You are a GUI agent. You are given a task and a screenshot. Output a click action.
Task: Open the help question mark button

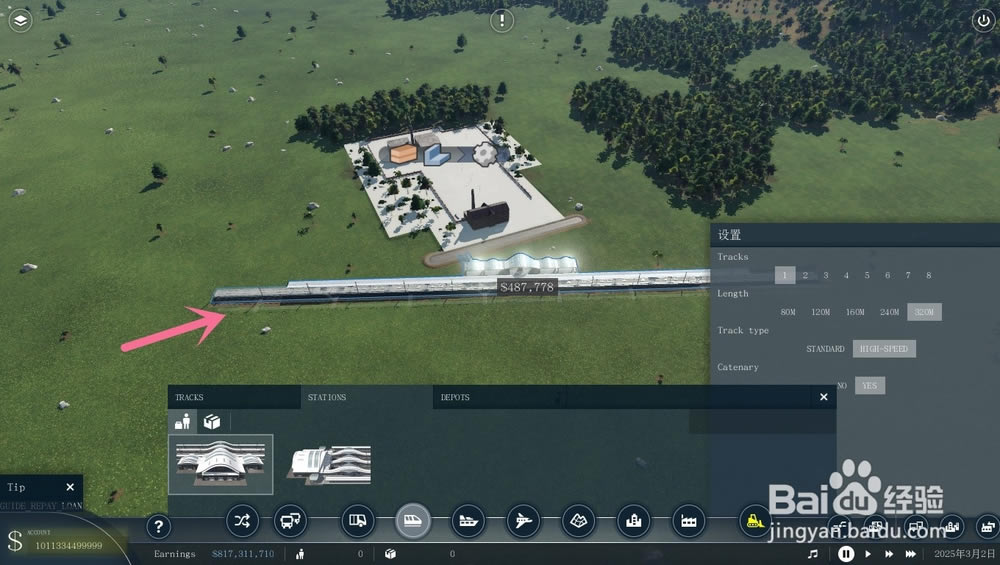point(158,526)
